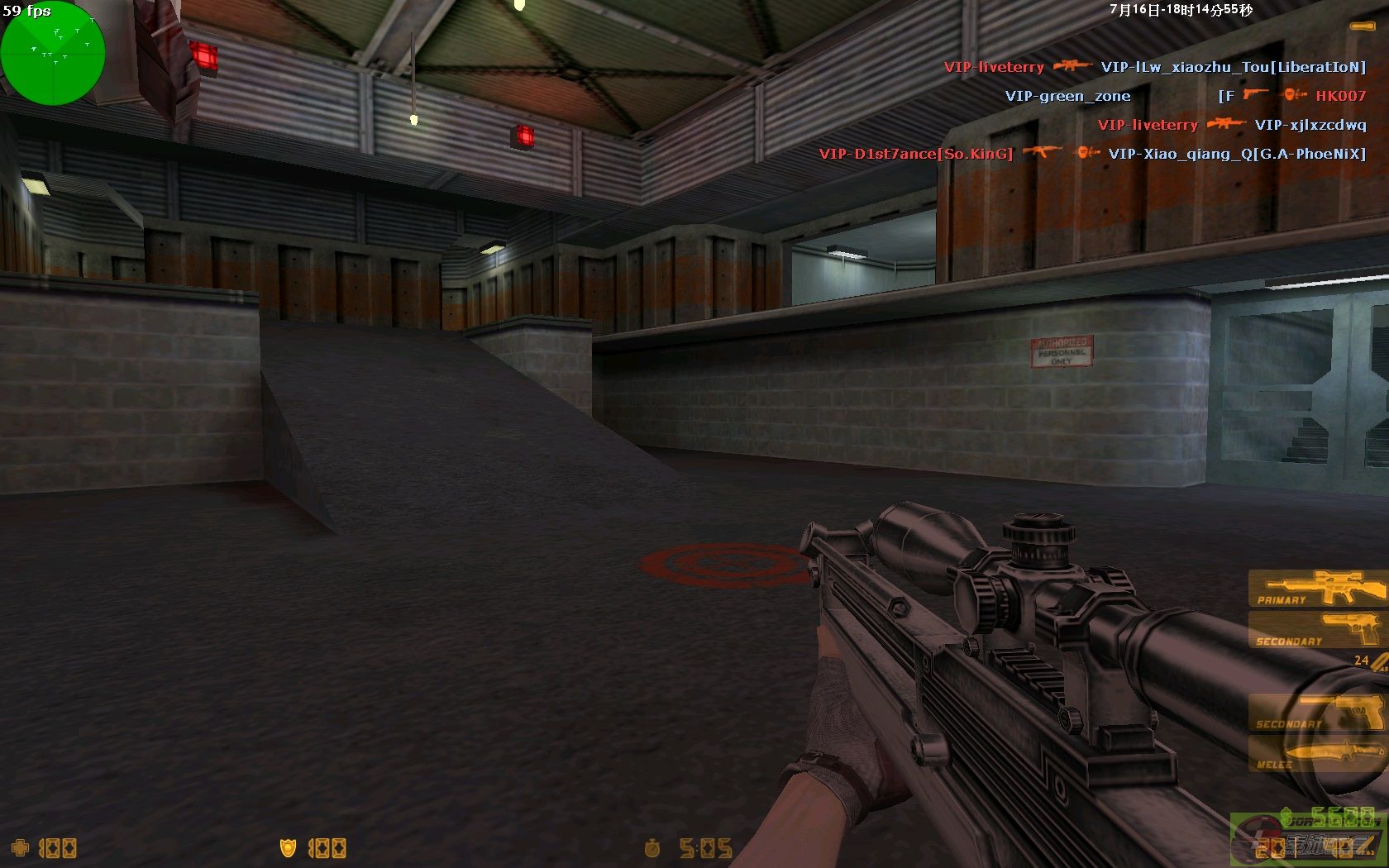The image size is (1389, 868).
Task: Choose the SECONDARY Desert Eagle slot
Action: (x=1318, y=630)
